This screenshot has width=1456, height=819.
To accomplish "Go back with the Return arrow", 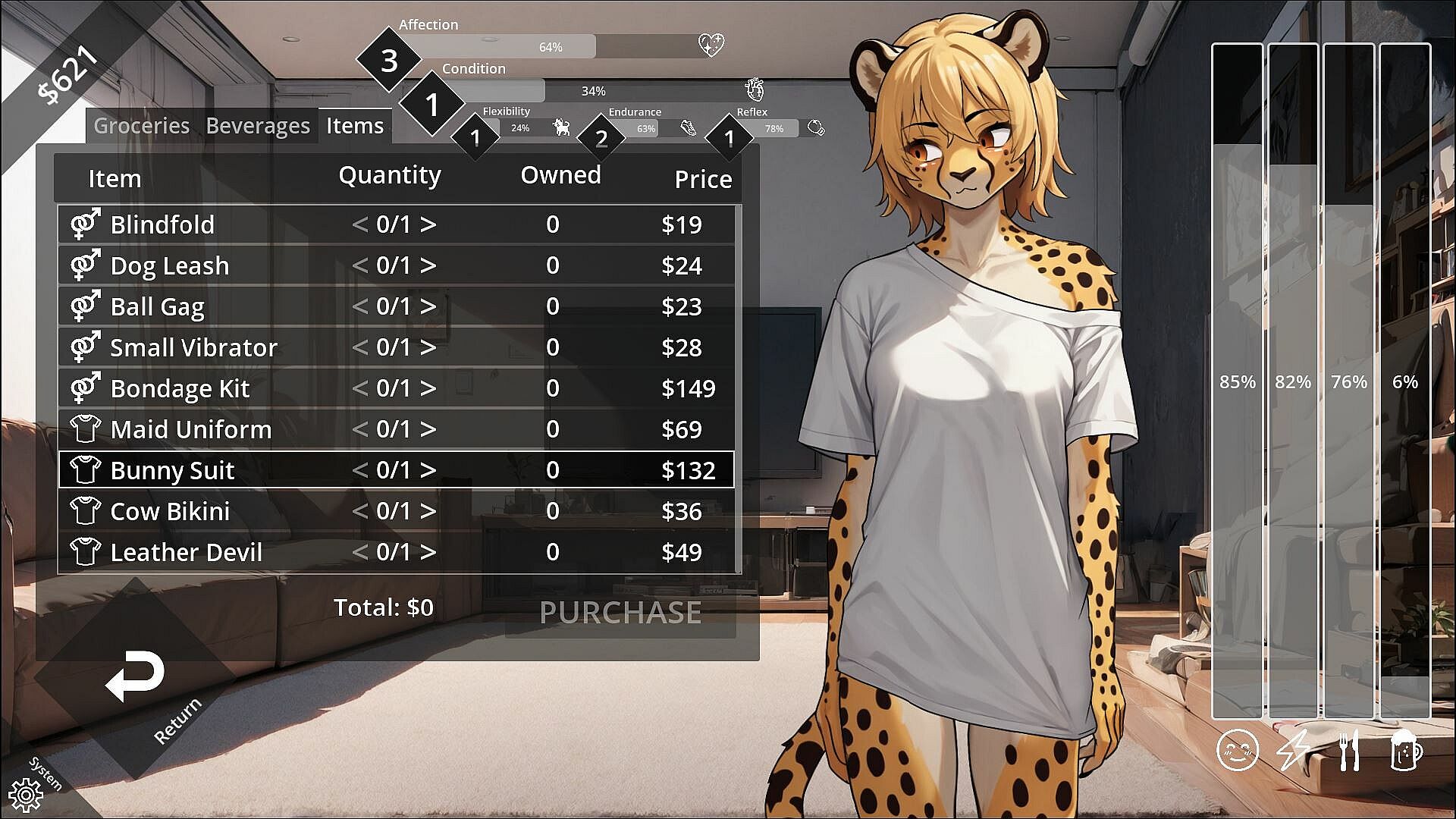I will point(135,675).
